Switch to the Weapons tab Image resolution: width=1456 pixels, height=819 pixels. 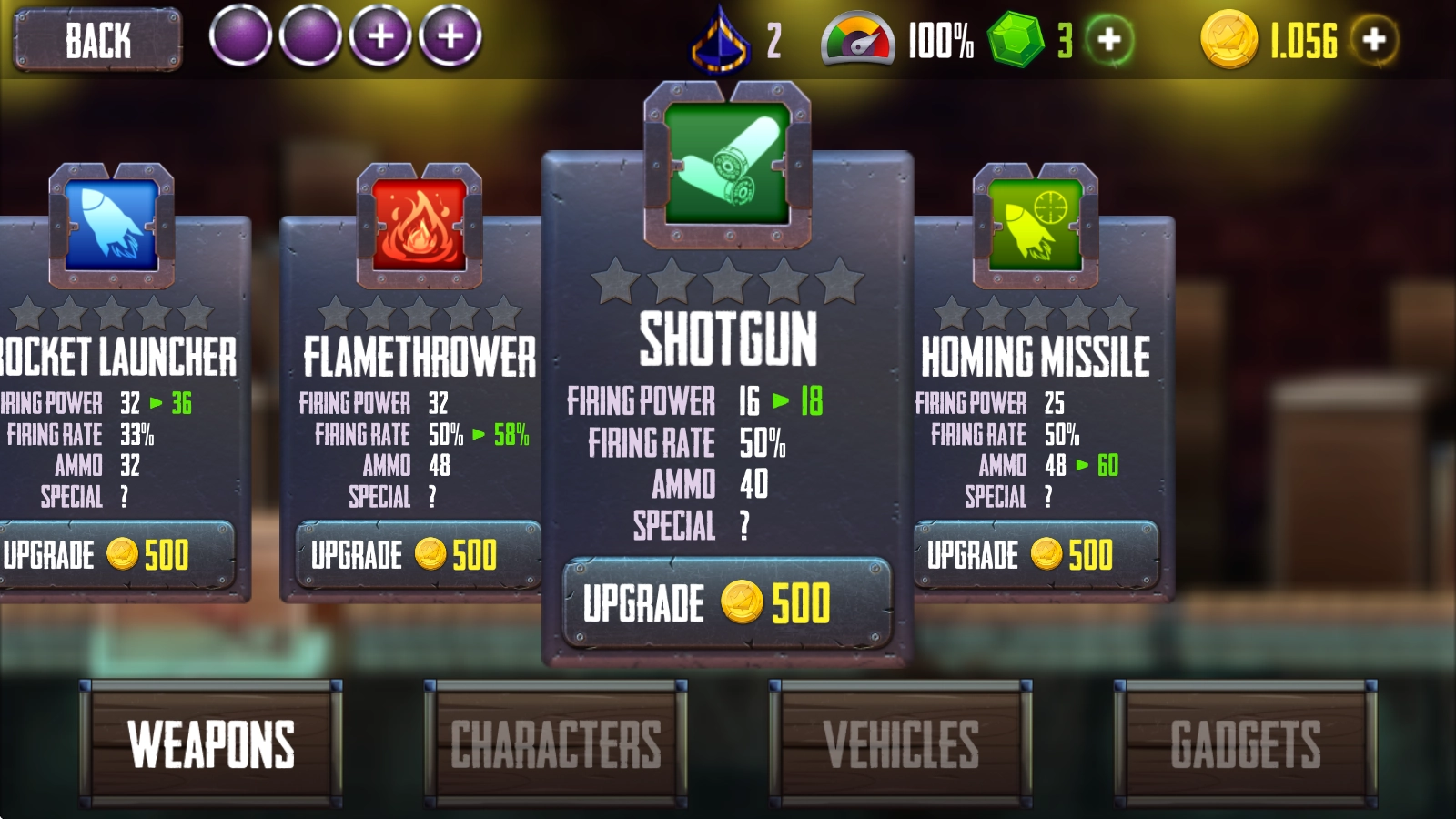click(x=211, y=743)
